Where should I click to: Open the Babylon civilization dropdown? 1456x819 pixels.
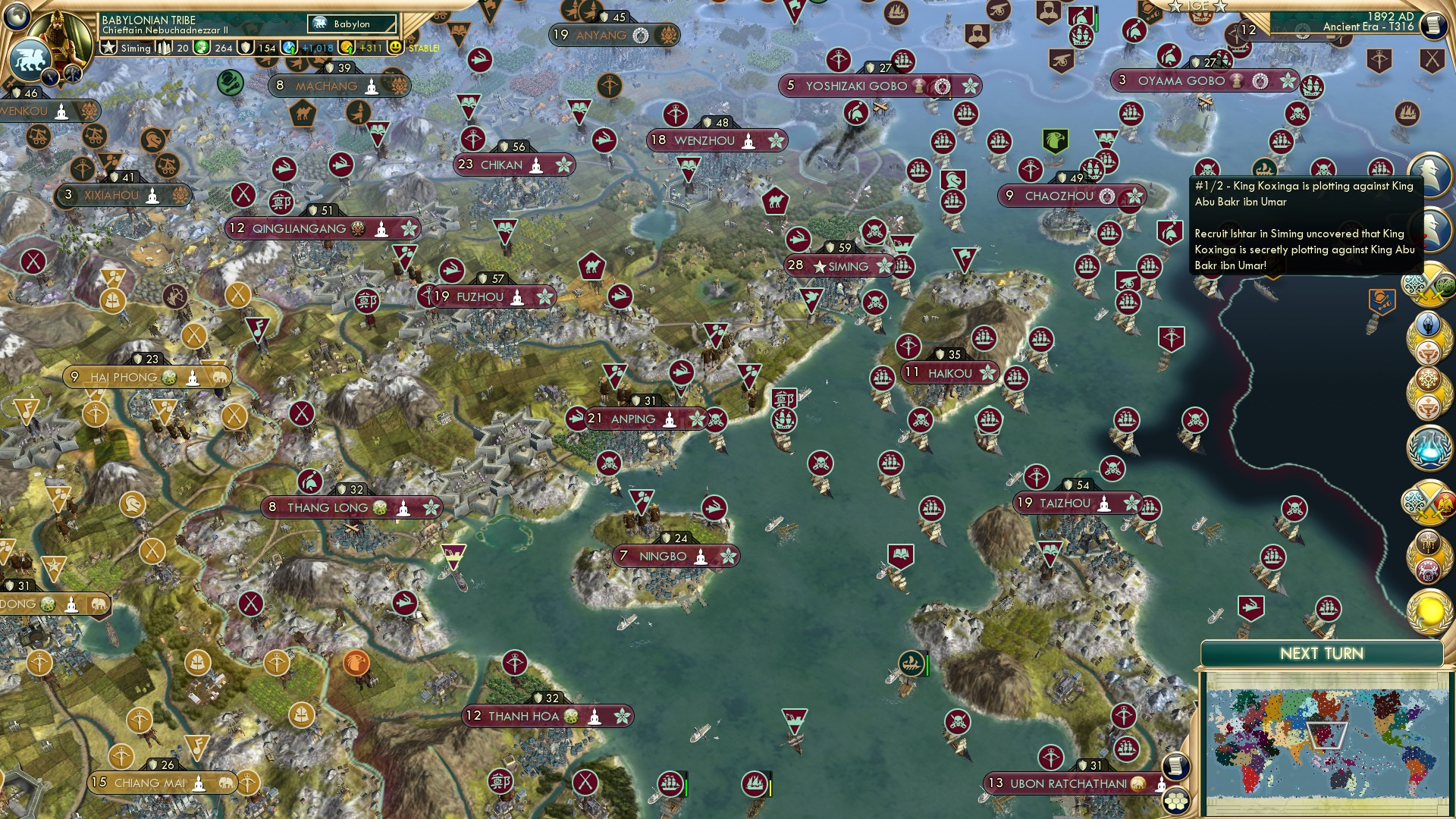coord(351,24)
